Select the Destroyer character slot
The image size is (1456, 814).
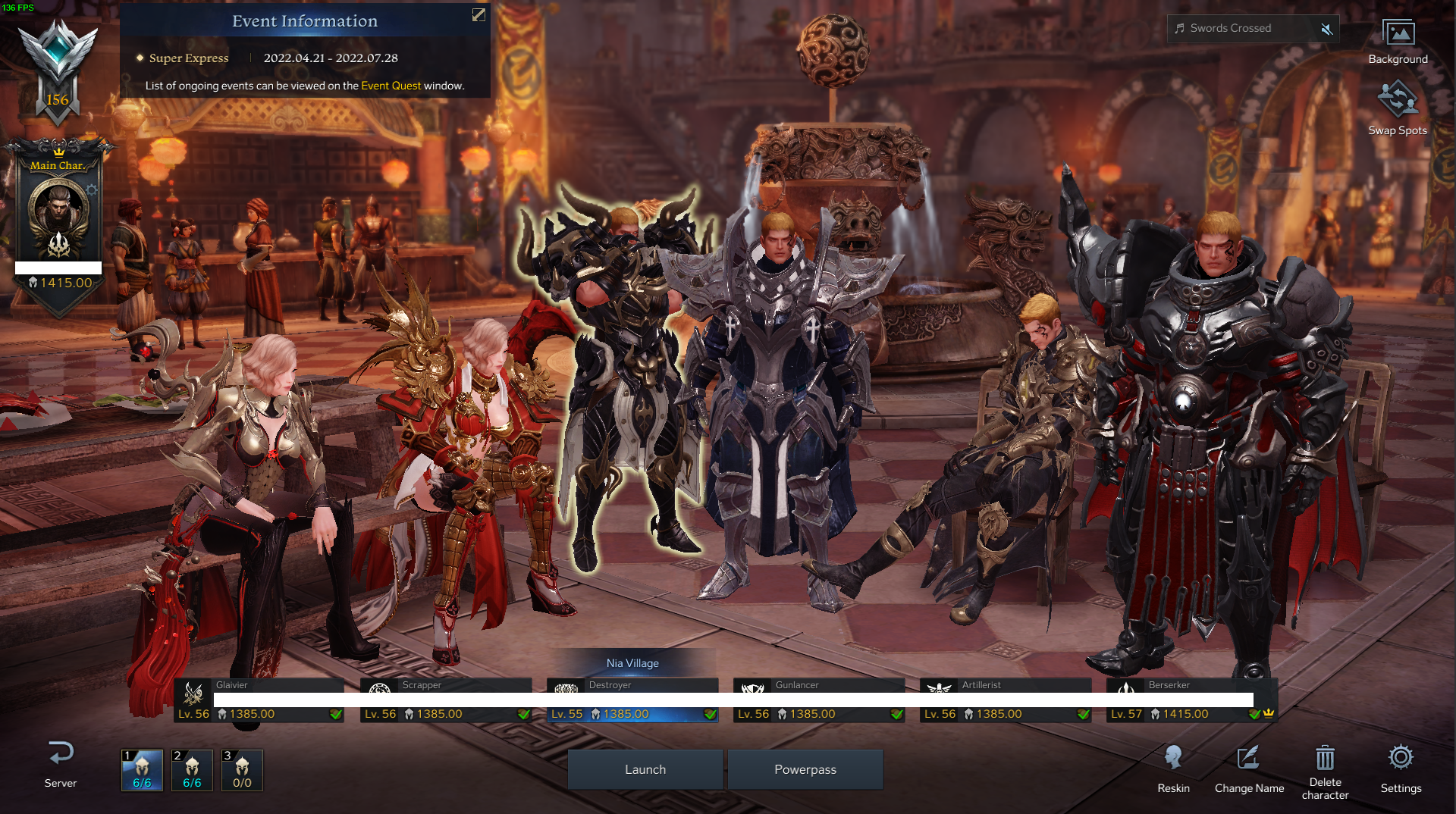tap(632, 700)
